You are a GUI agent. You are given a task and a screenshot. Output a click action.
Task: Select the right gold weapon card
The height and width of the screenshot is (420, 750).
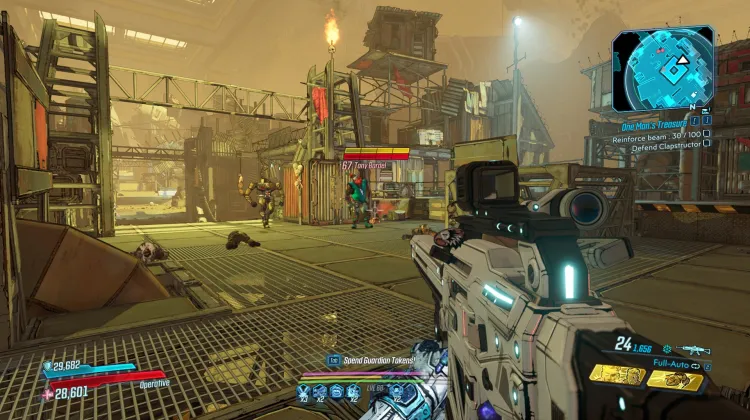pos(675,379)
